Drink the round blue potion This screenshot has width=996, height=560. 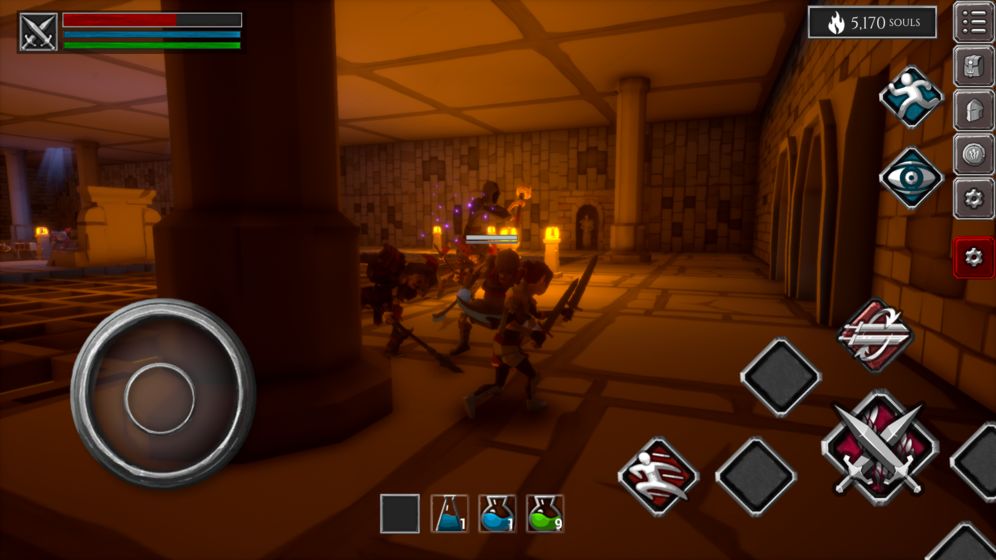[497, 514]
